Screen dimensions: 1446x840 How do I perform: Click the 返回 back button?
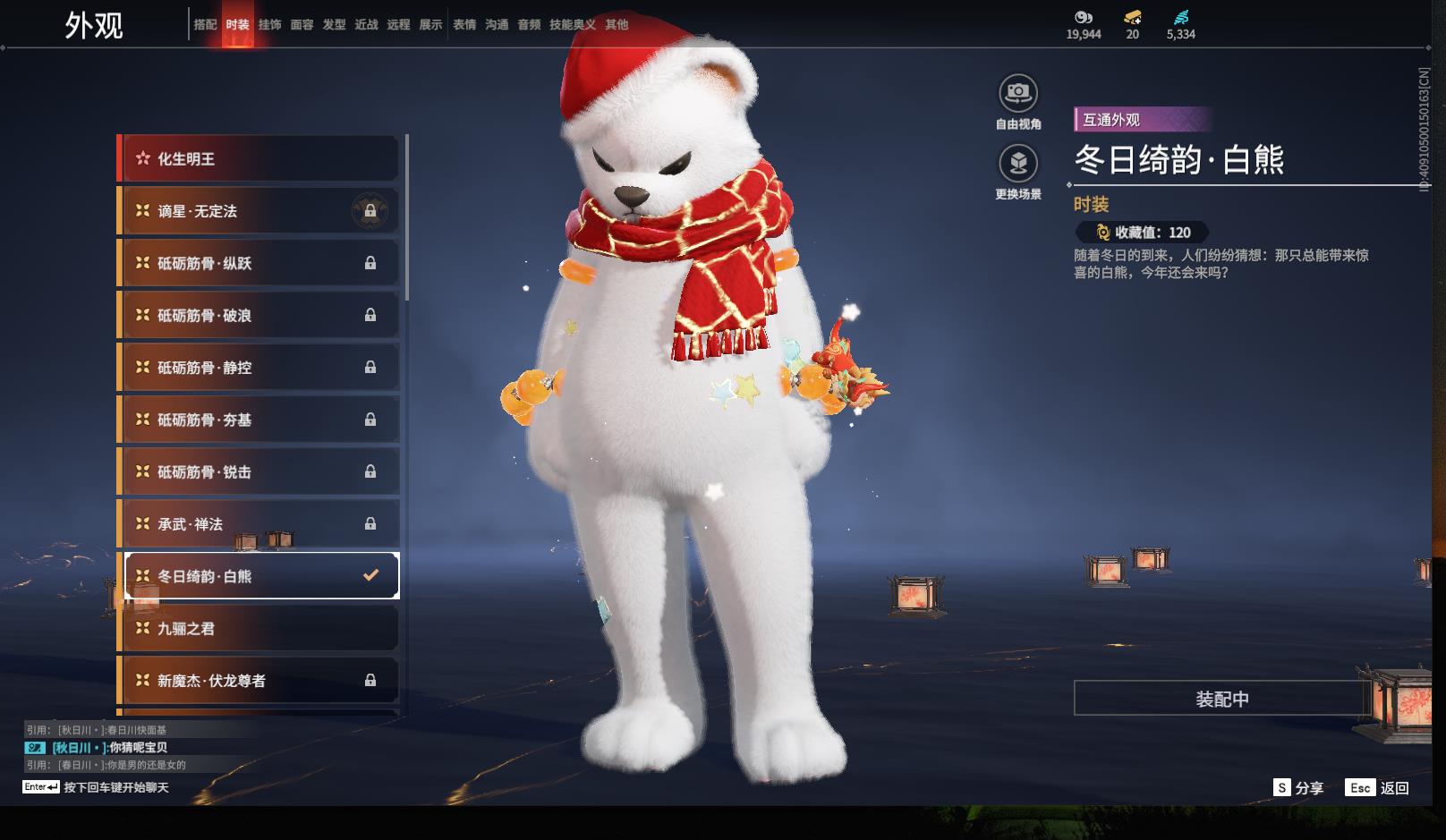(x=1379, y=788)
